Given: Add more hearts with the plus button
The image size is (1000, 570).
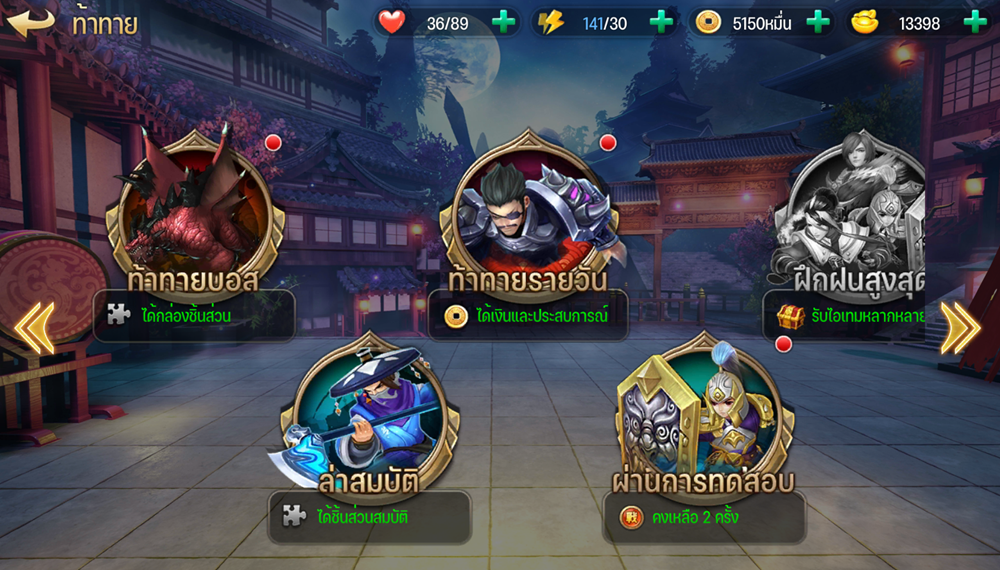Looking at the screenshot, I should [x=504, y=23].
